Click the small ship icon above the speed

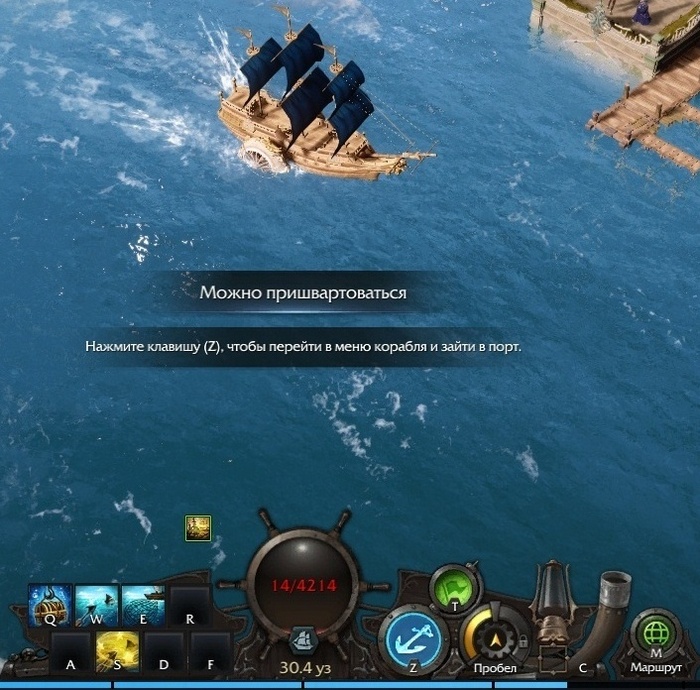(x=303, y=639)
